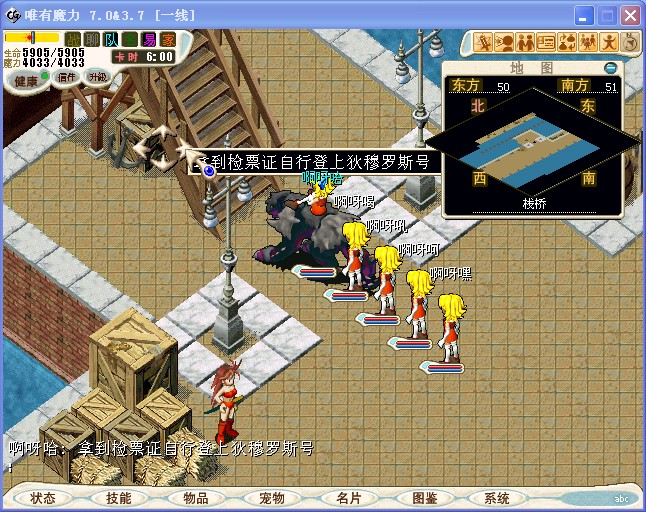Click the sword duel action icon
The width and height of the screenshot is (646, 512).
coord(484,42)
